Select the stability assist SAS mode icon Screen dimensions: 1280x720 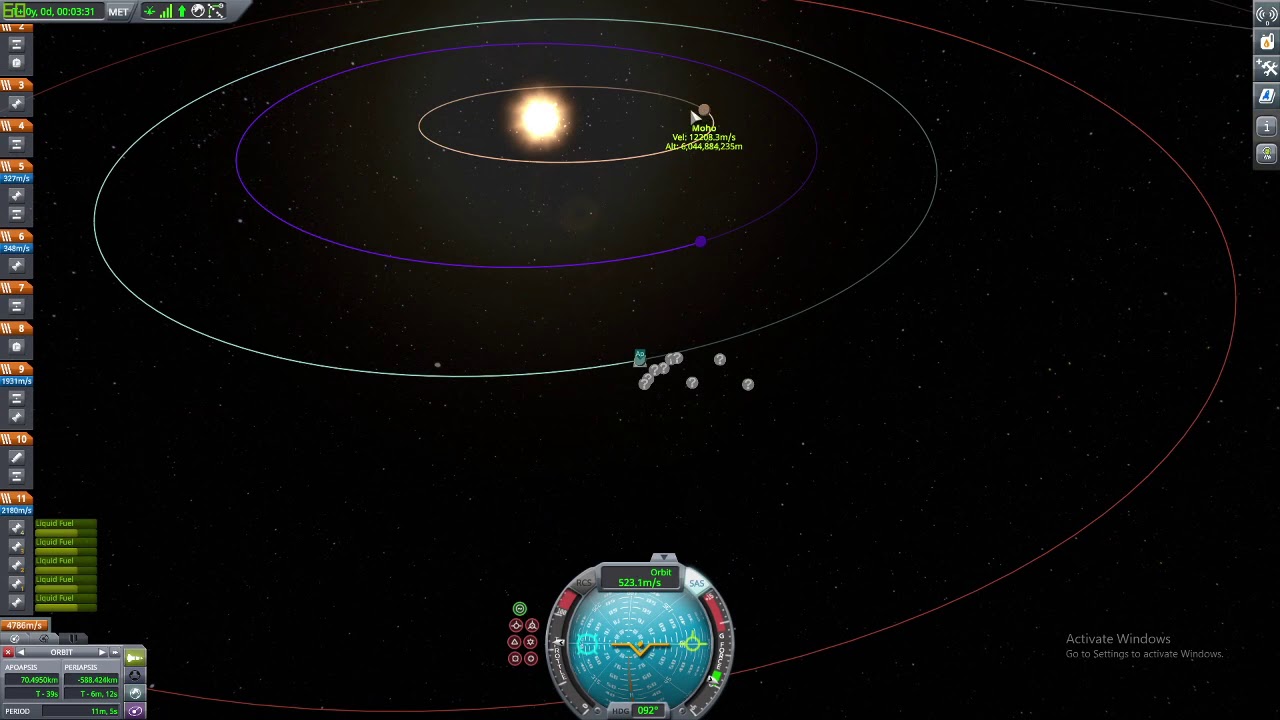[x=519, y=608]
